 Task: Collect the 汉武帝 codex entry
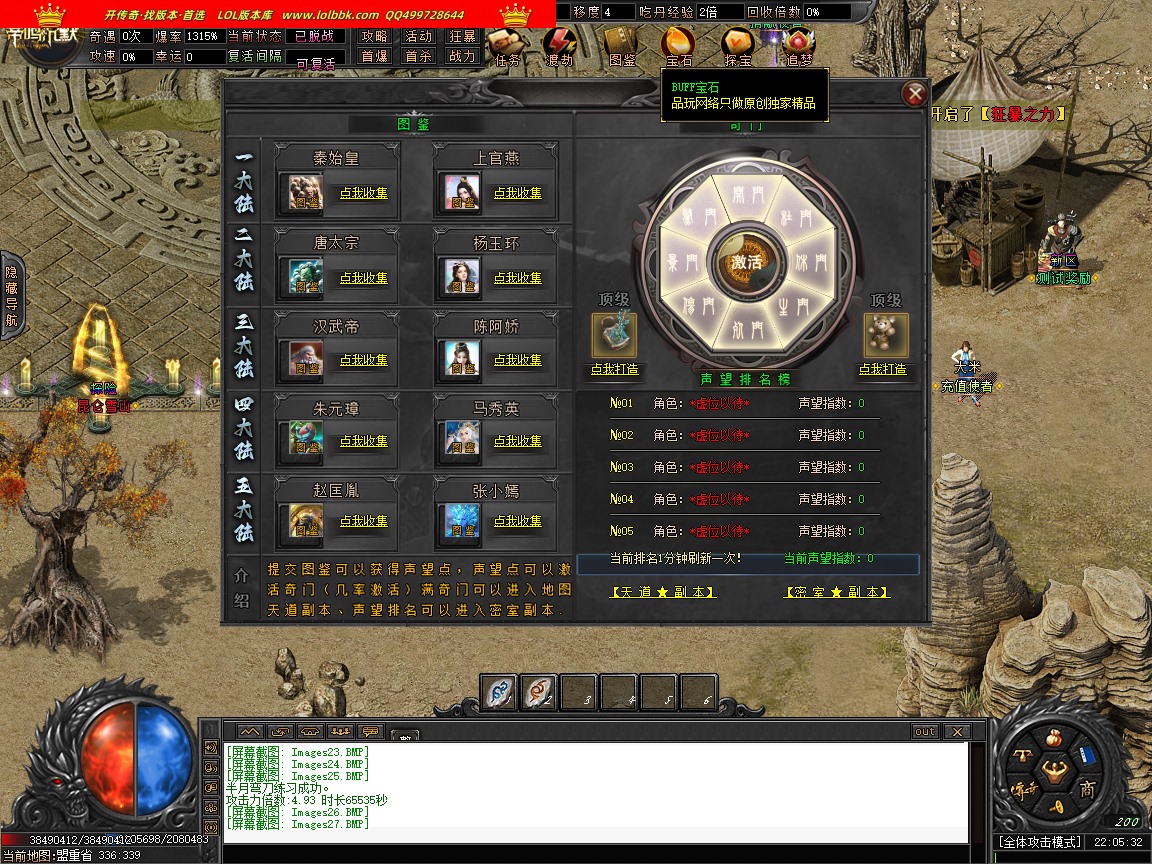click(364, 360)
